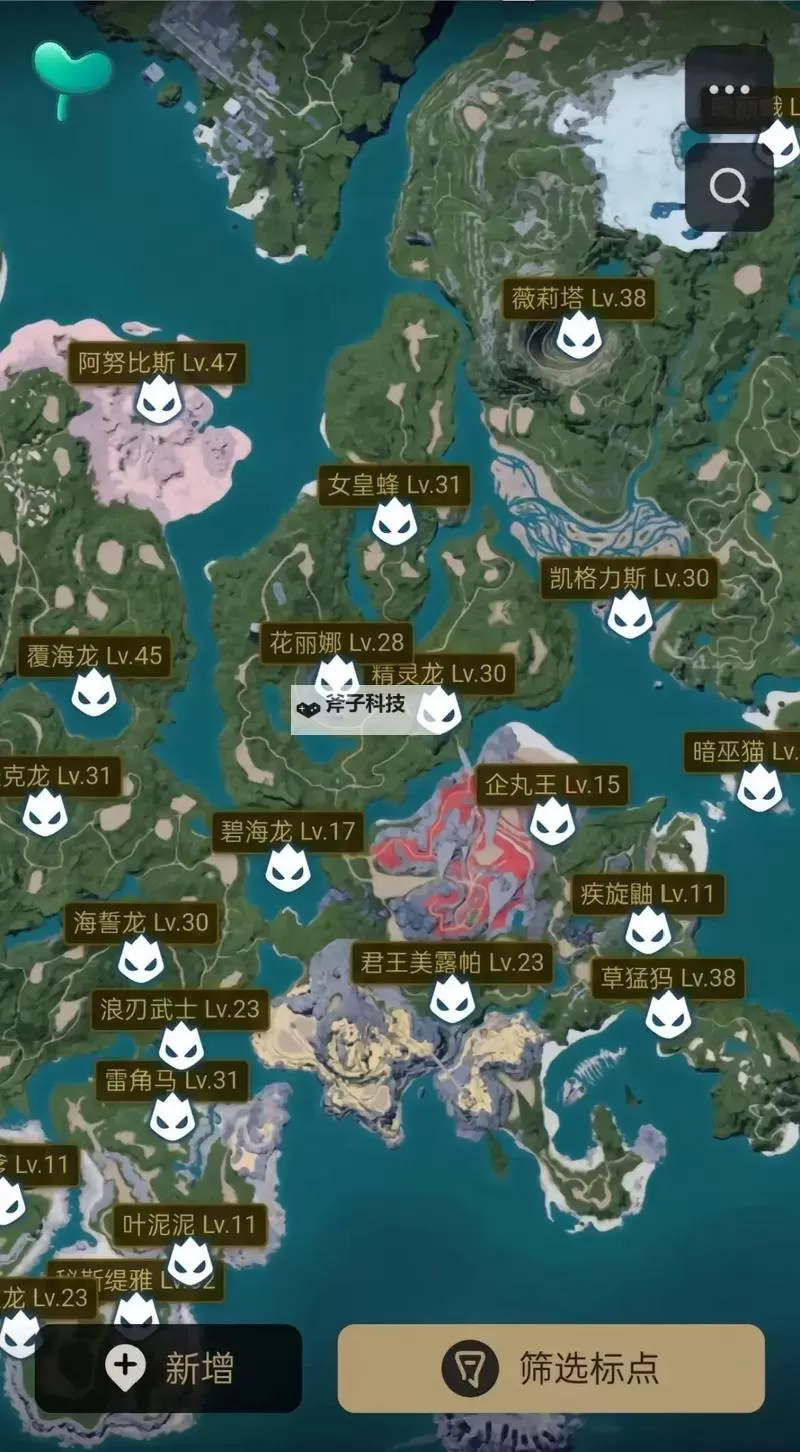Open the map search magnifier button
Image resolution: width=800 pixels, height=1452 pixels.
click(728, 187)
